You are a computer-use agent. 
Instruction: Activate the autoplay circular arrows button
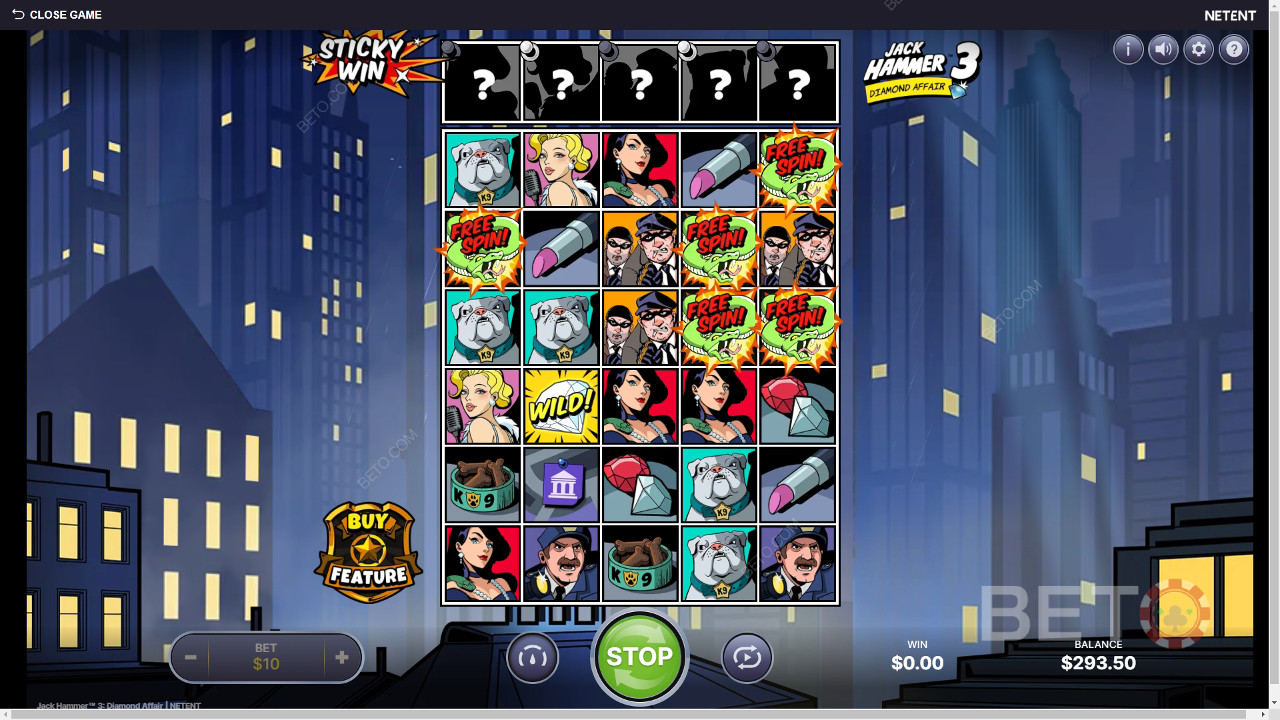pos(747,658)
